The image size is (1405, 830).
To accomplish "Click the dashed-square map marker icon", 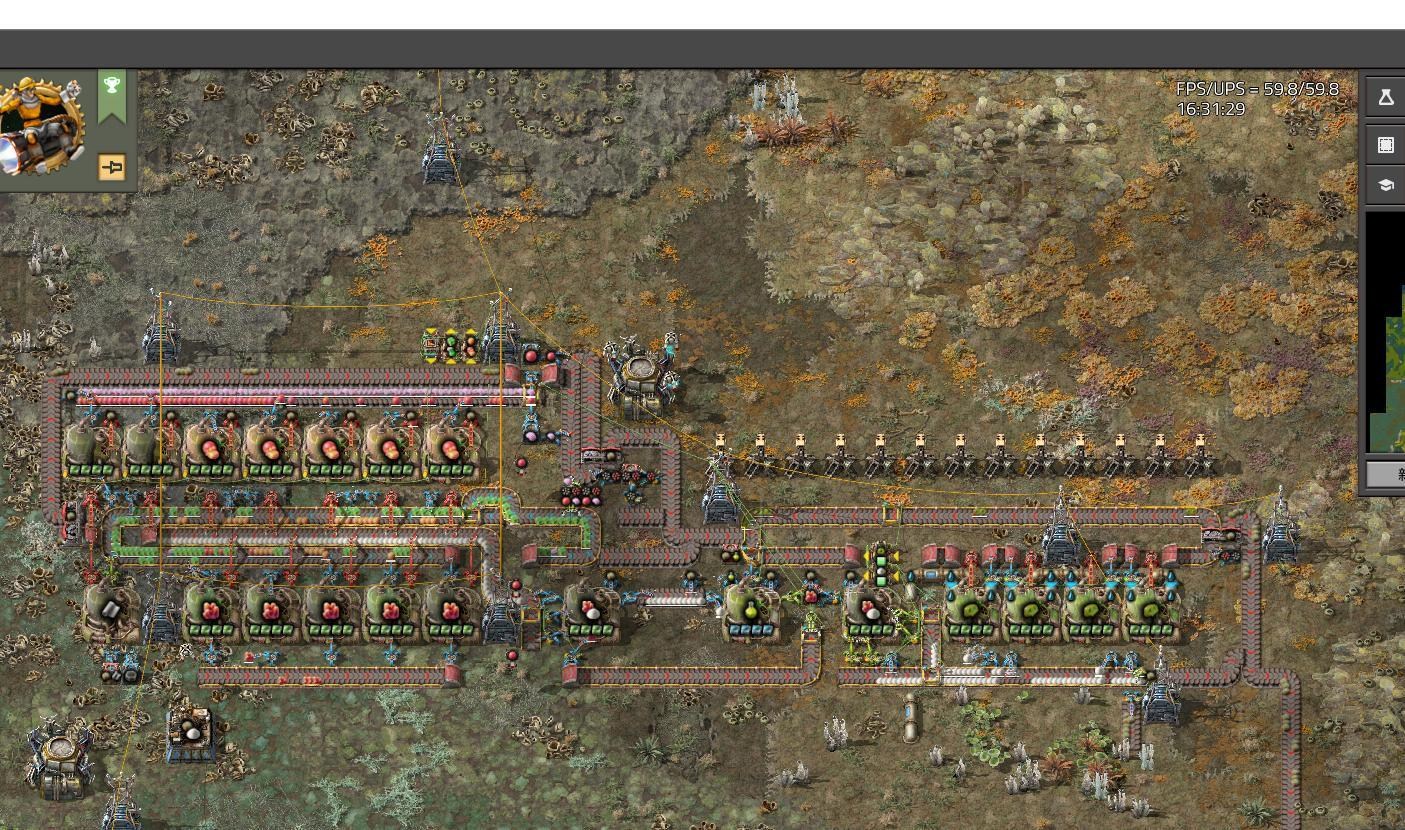I will coord(1385,144).
